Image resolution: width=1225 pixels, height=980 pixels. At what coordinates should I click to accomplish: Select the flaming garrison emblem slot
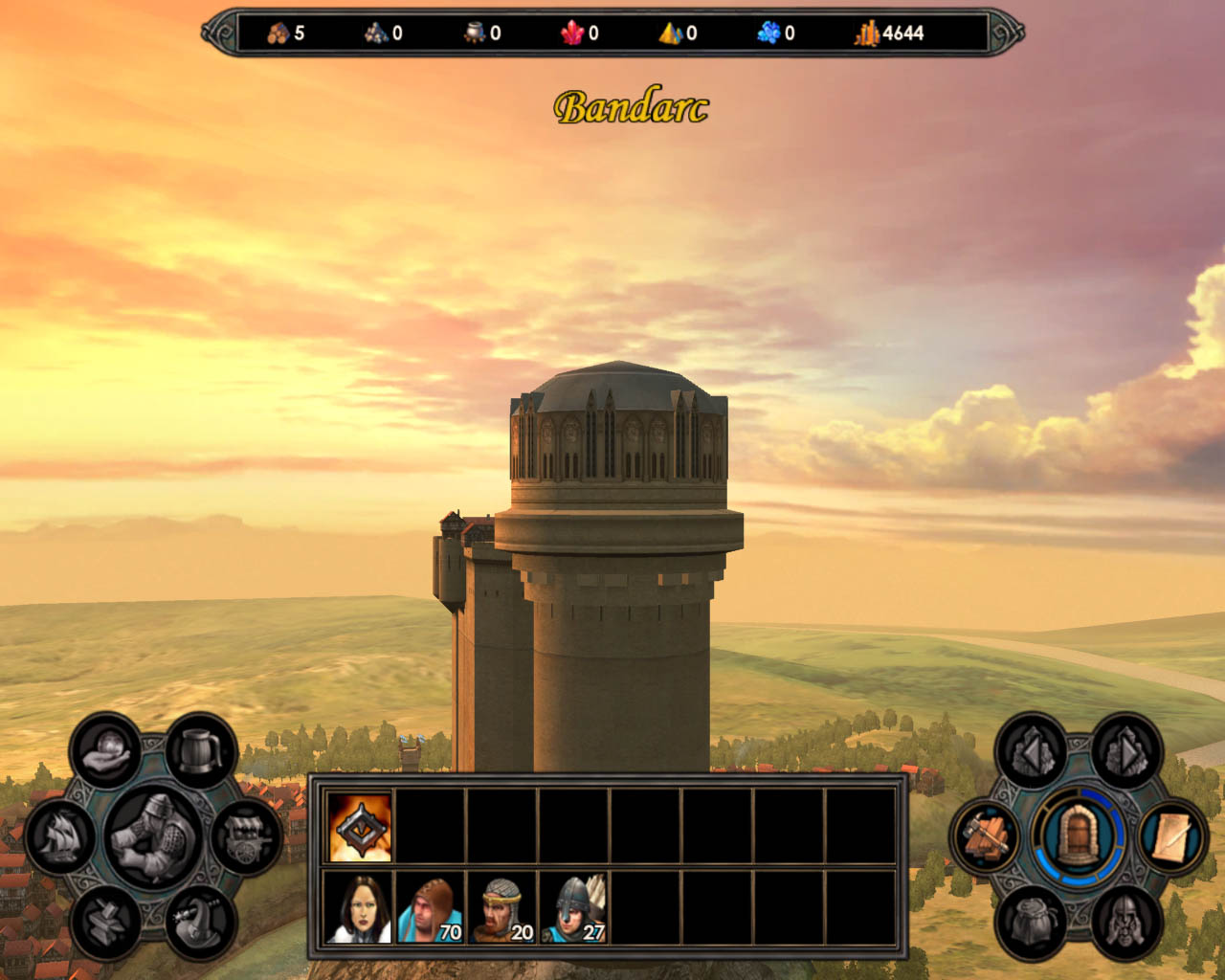[360, 827]
